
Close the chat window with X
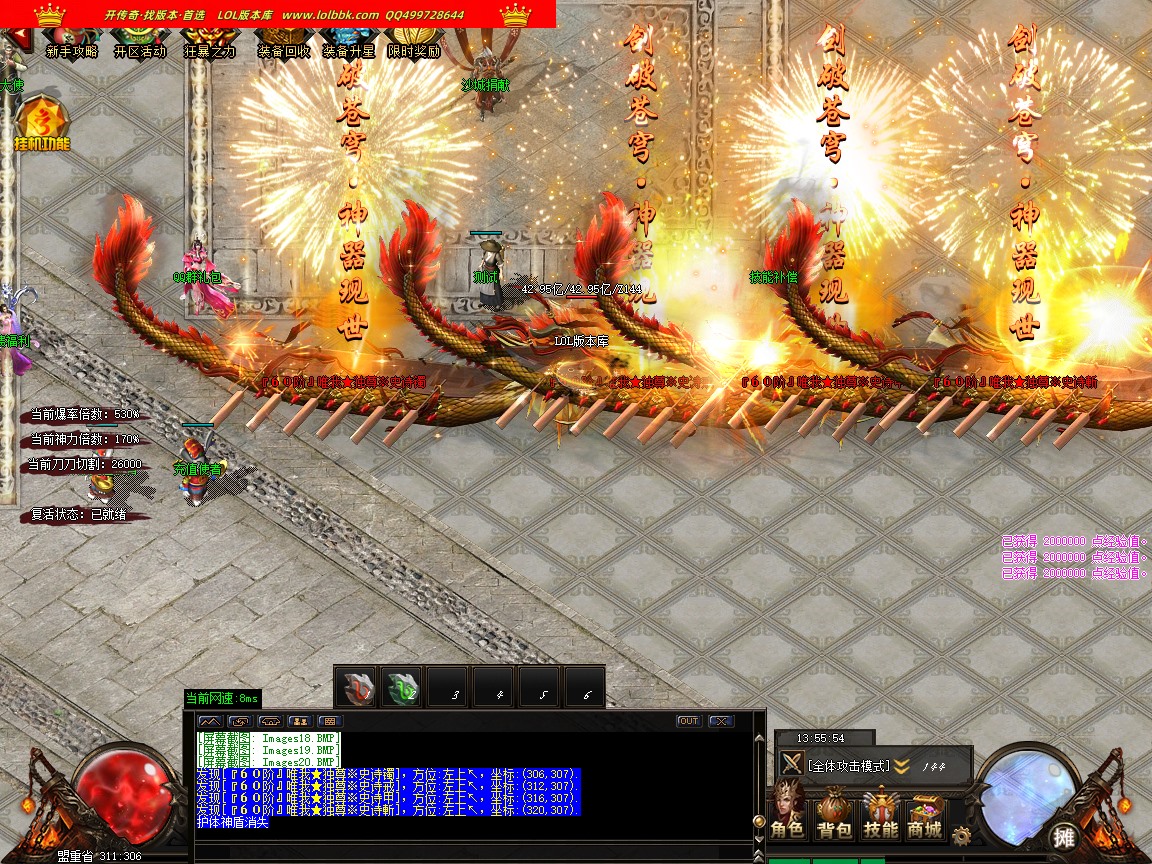tap(720, 721)
